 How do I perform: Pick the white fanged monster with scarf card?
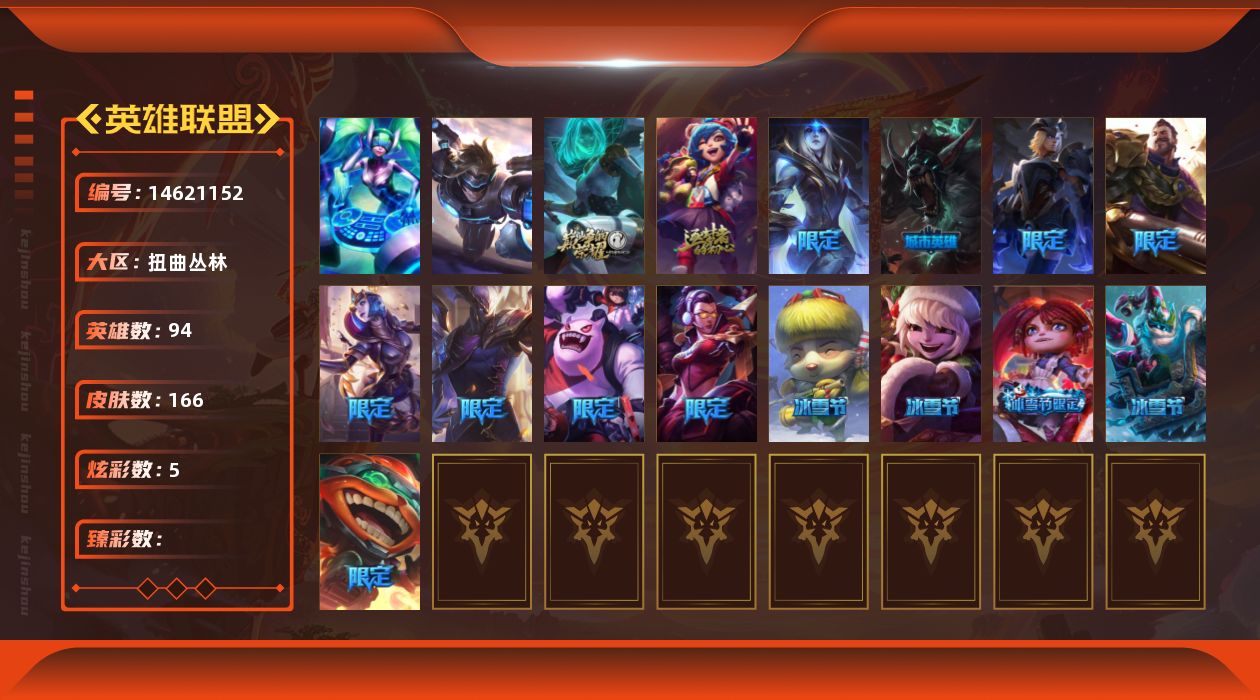coord(594,364)
